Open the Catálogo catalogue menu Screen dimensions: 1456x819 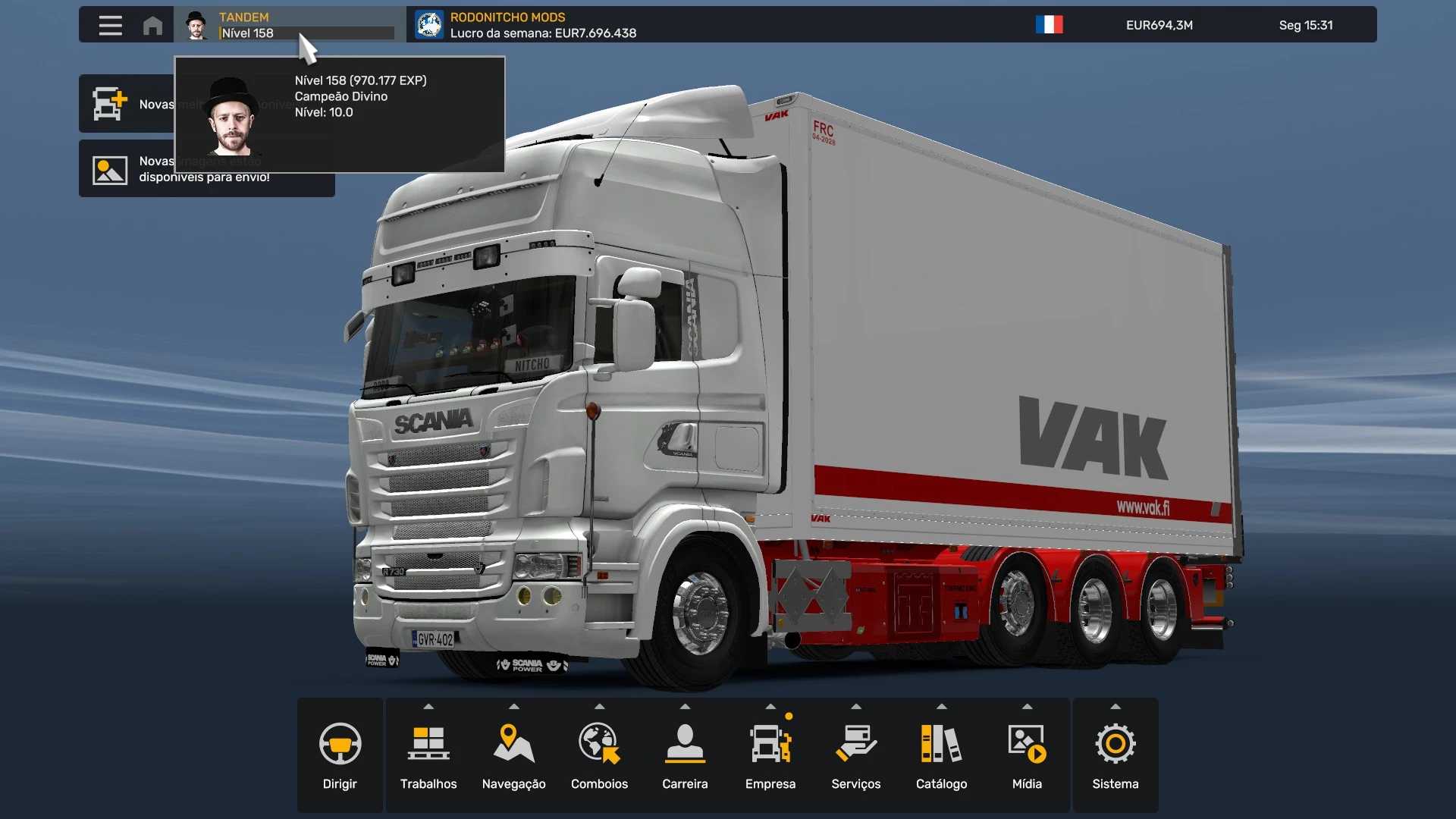point(941,755)
